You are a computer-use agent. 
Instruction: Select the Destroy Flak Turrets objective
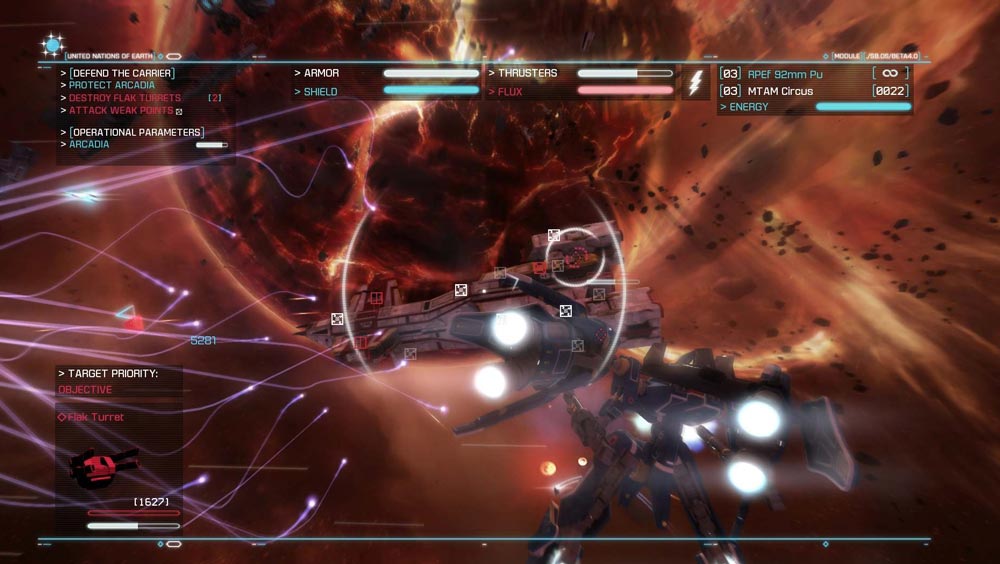(x=125, y=98)
